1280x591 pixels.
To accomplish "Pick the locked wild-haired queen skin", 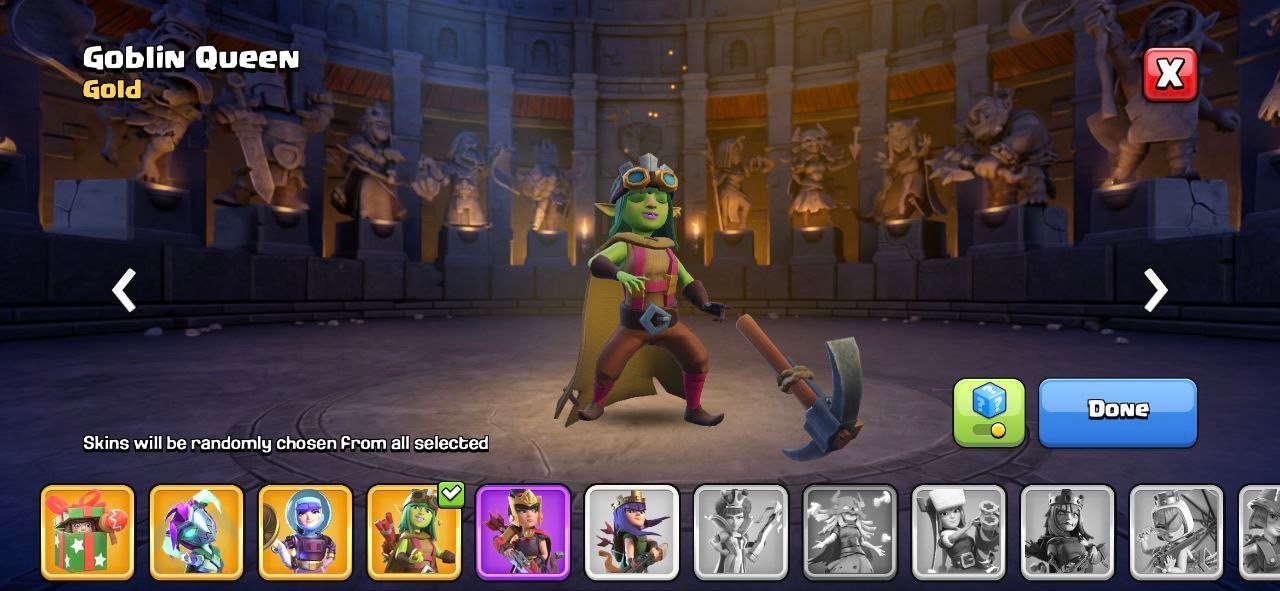I will [x=850, y=532].
